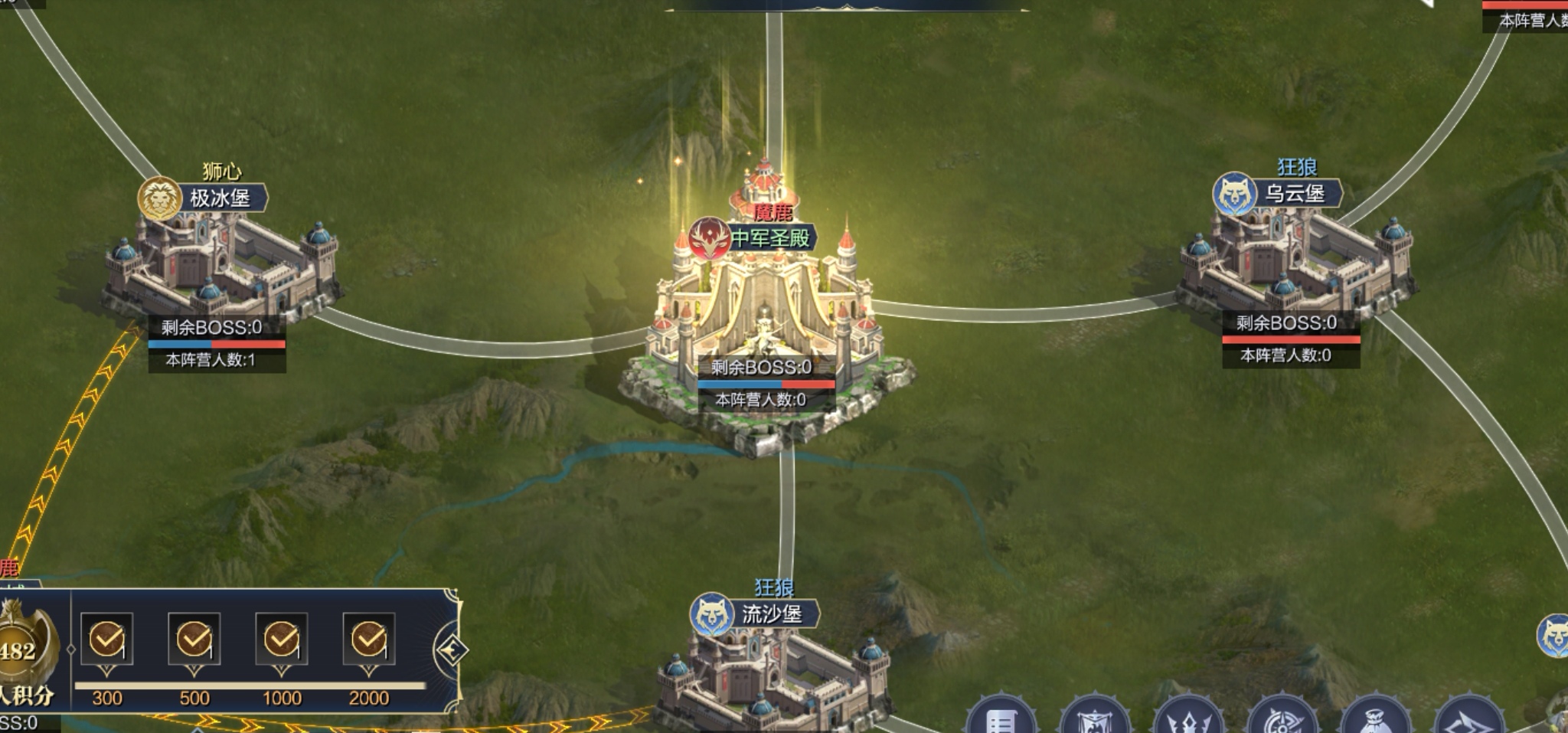Choose the 流沙堡 castle label
The width and height of the screenshot is (1568, 733).
pyautogui.click(x=771, y=614)
